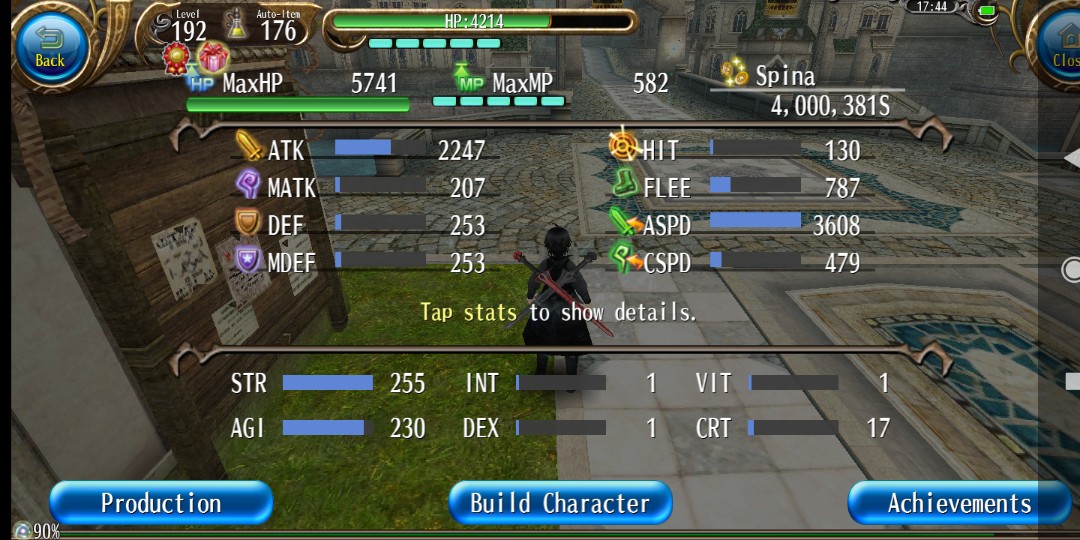Select the ASPD stat row
The image size is (1080, 540).
[735, 225]
